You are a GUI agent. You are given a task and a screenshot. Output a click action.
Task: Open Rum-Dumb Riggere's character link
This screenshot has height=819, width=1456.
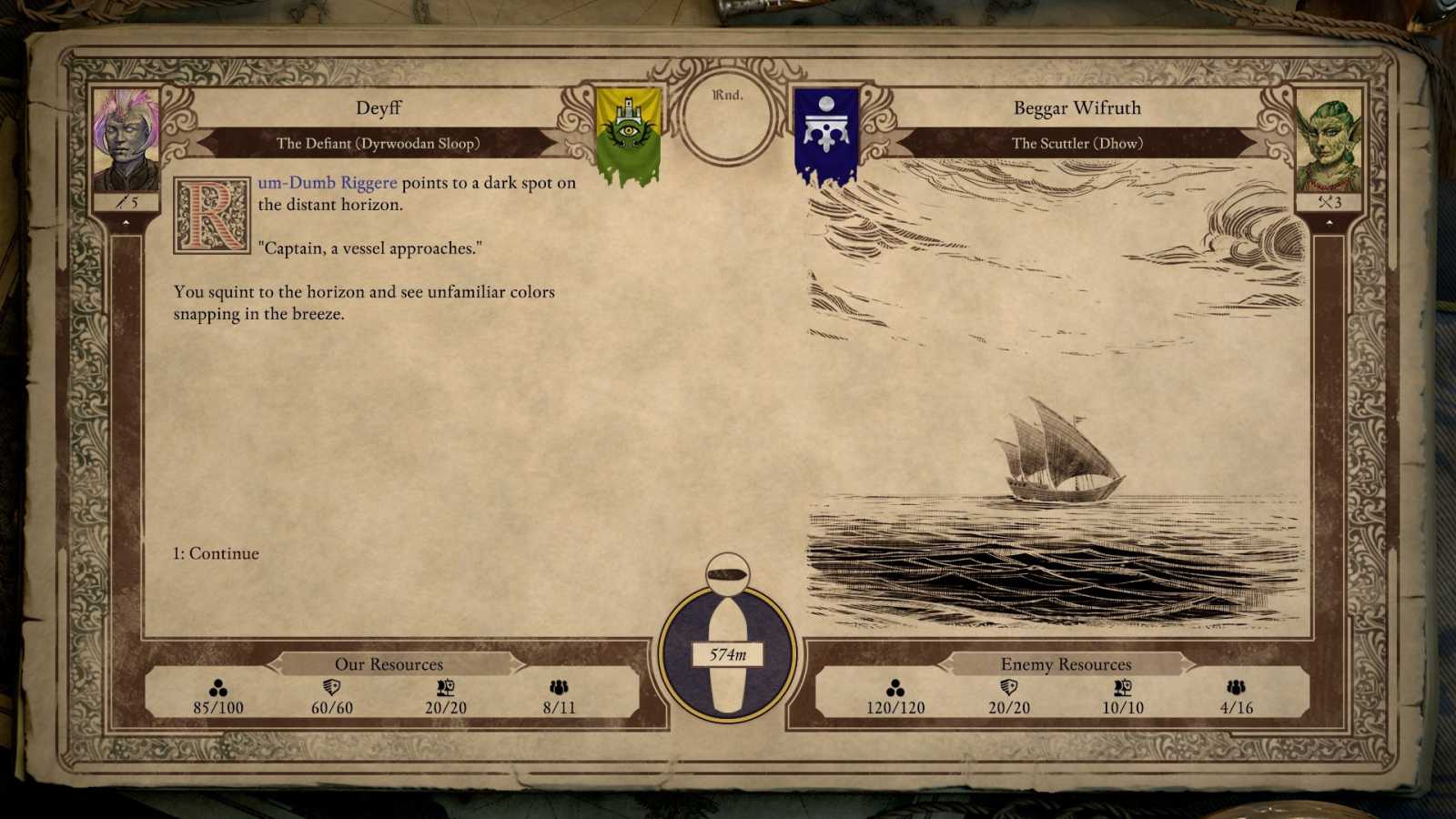tap(326, 182)
